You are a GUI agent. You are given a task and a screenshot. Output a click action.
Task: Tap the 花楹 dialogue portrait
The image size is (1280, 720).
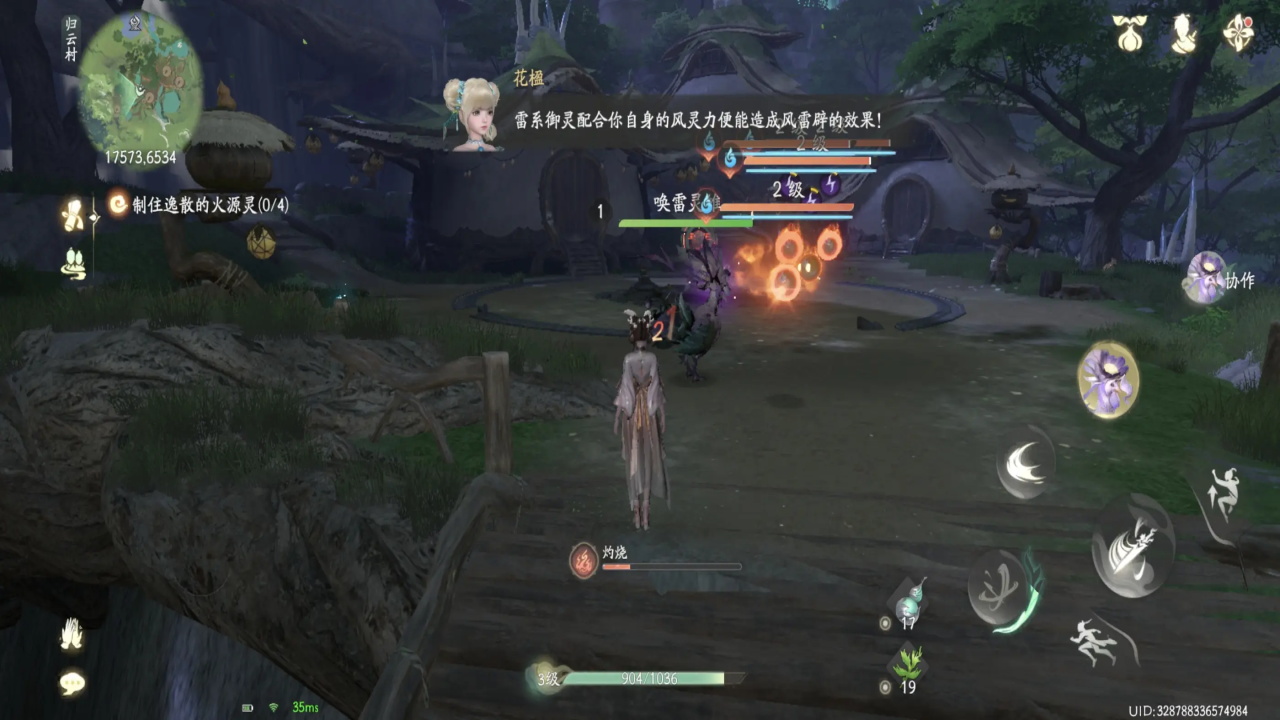click(x=471, y=115)
